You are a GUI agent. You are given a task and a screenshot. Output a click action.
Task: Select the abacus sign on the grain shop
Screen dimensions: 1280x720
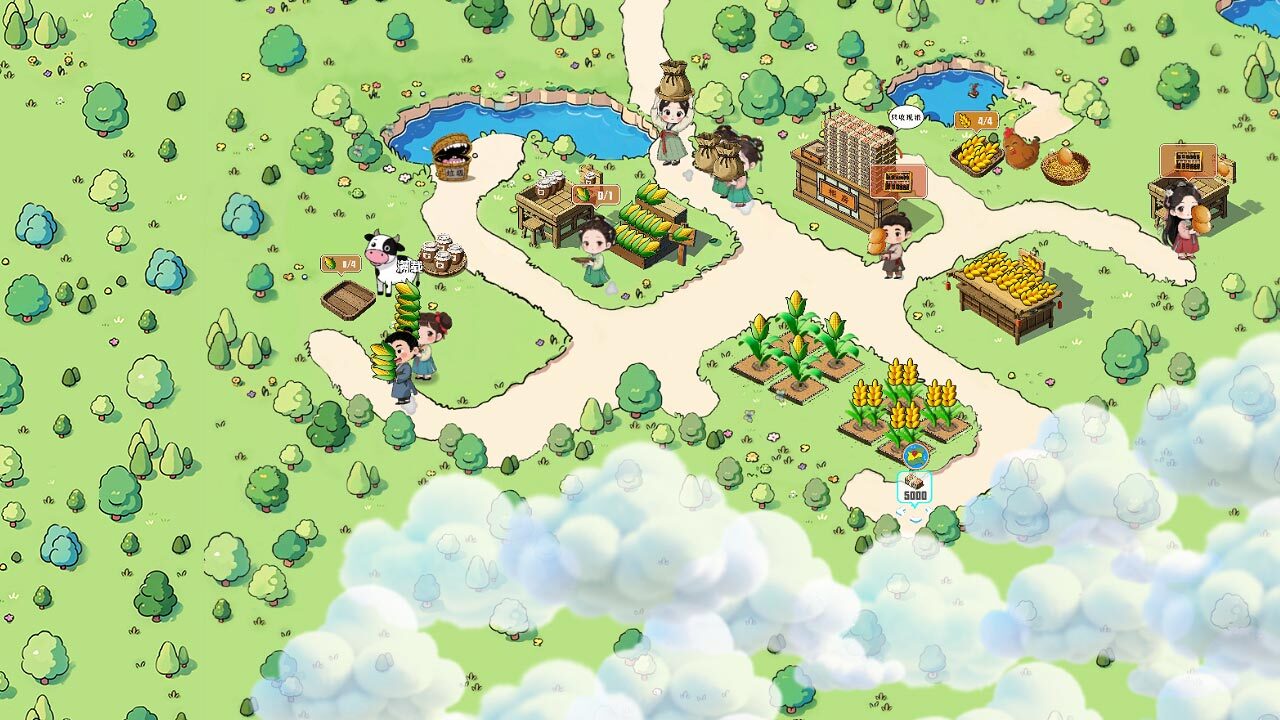coord(898,182)
